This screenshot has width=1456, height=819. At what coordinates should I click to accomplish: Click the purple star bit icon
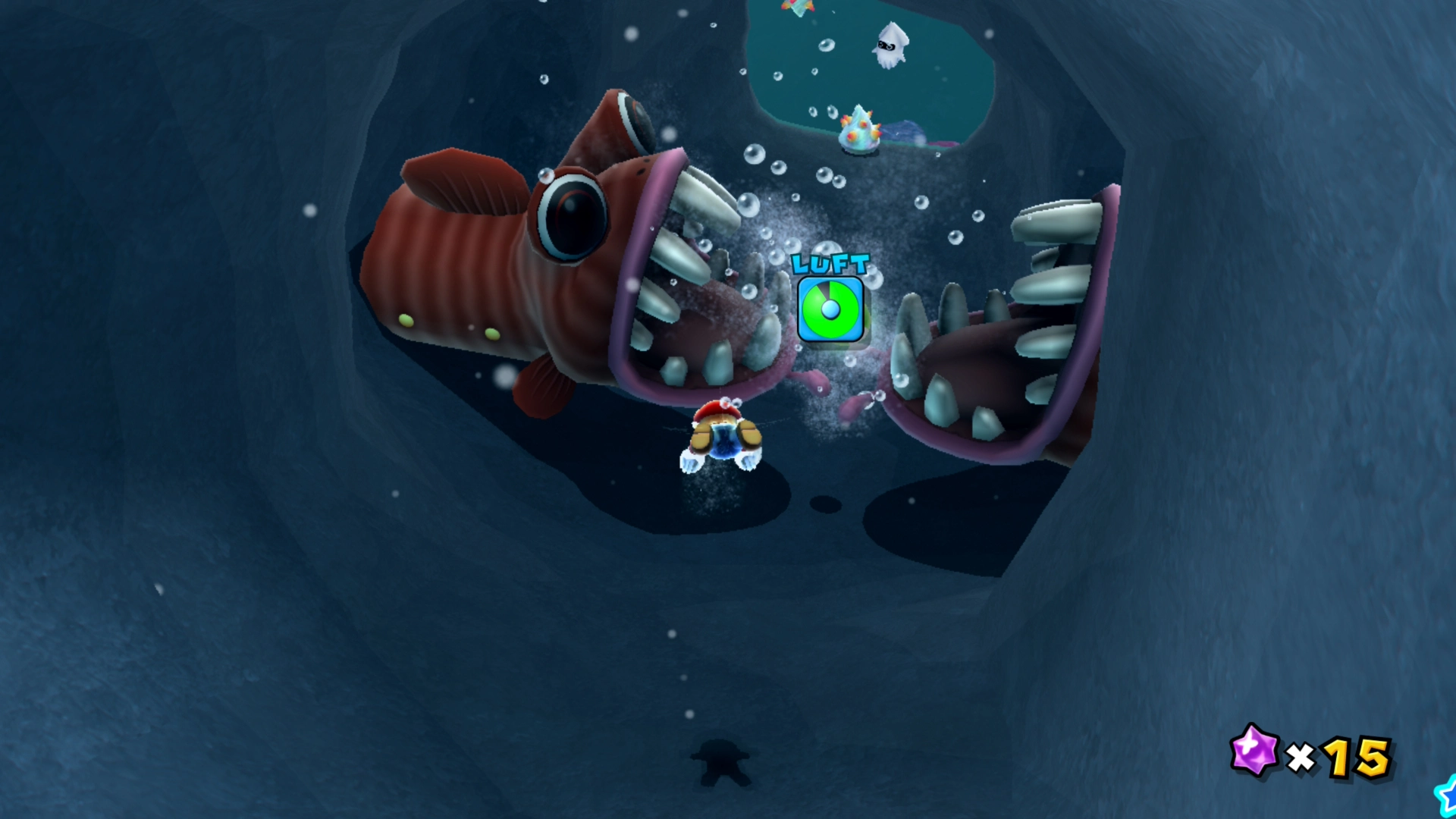click(1254, 751)
